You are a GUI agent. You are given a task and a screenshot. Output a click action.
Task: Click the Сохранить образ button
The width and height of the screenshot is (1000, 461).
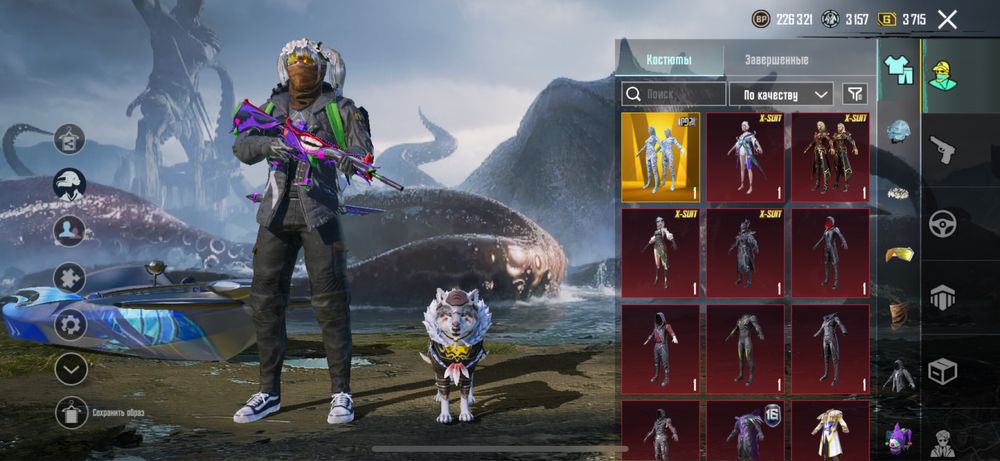(70, 412)
